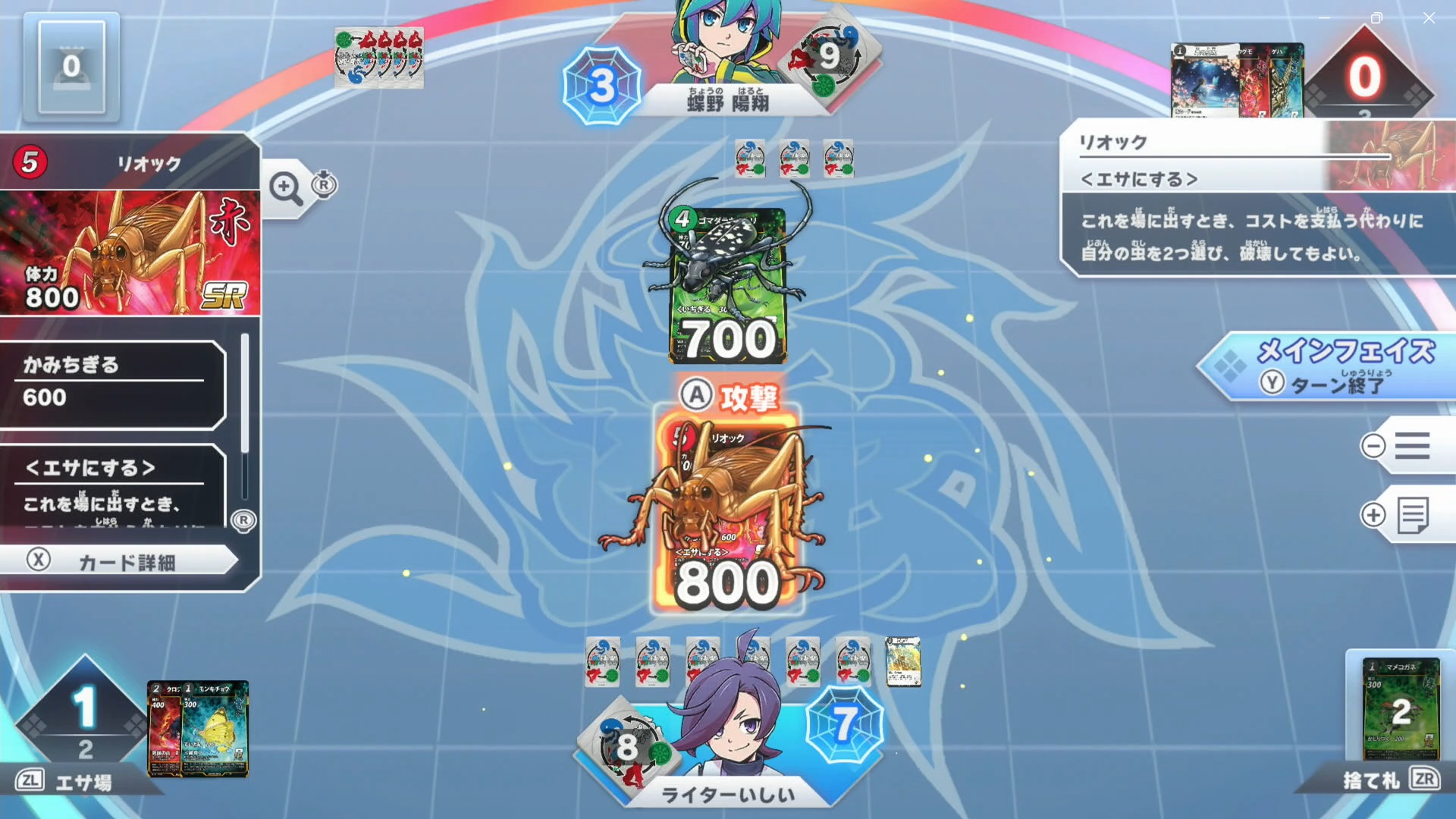
Task: Click the opponent's web counter showing 3
Action: point(601,85)
